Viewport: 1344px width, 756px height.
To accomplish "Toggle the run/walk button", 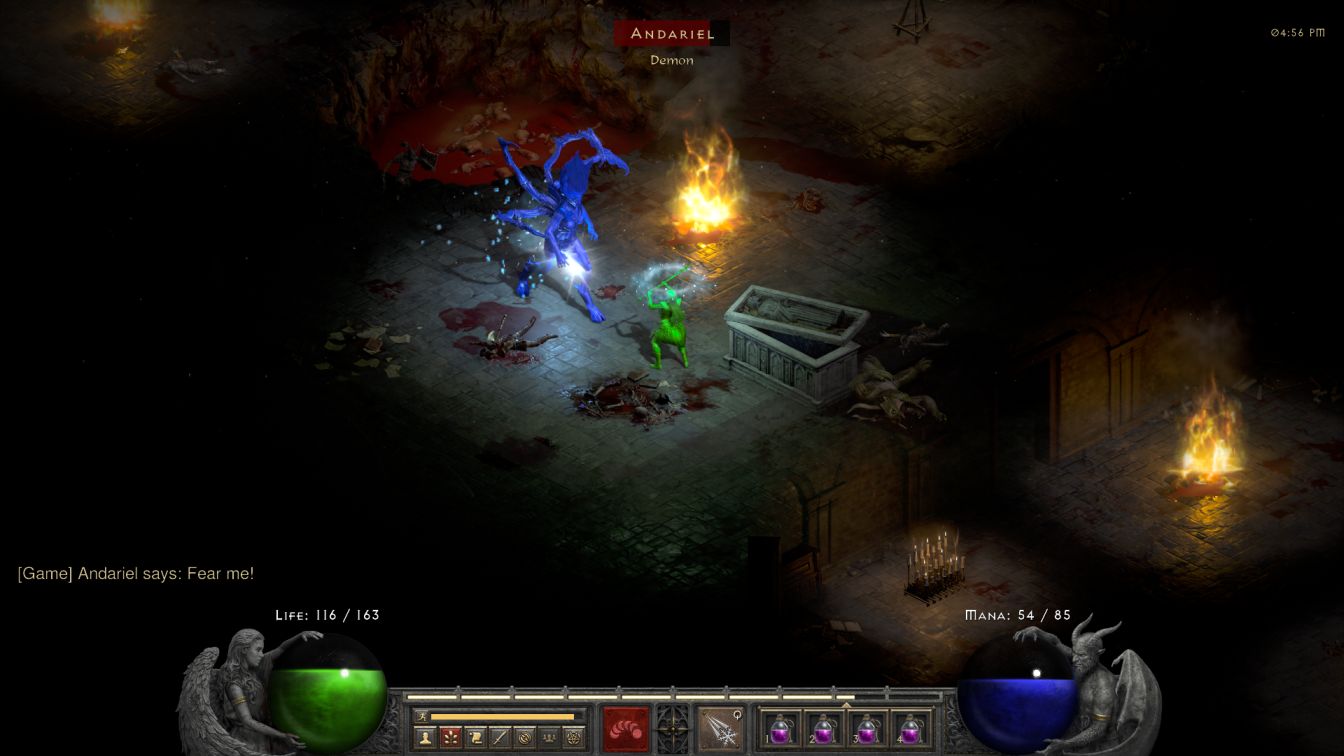I will click(422, 716).
